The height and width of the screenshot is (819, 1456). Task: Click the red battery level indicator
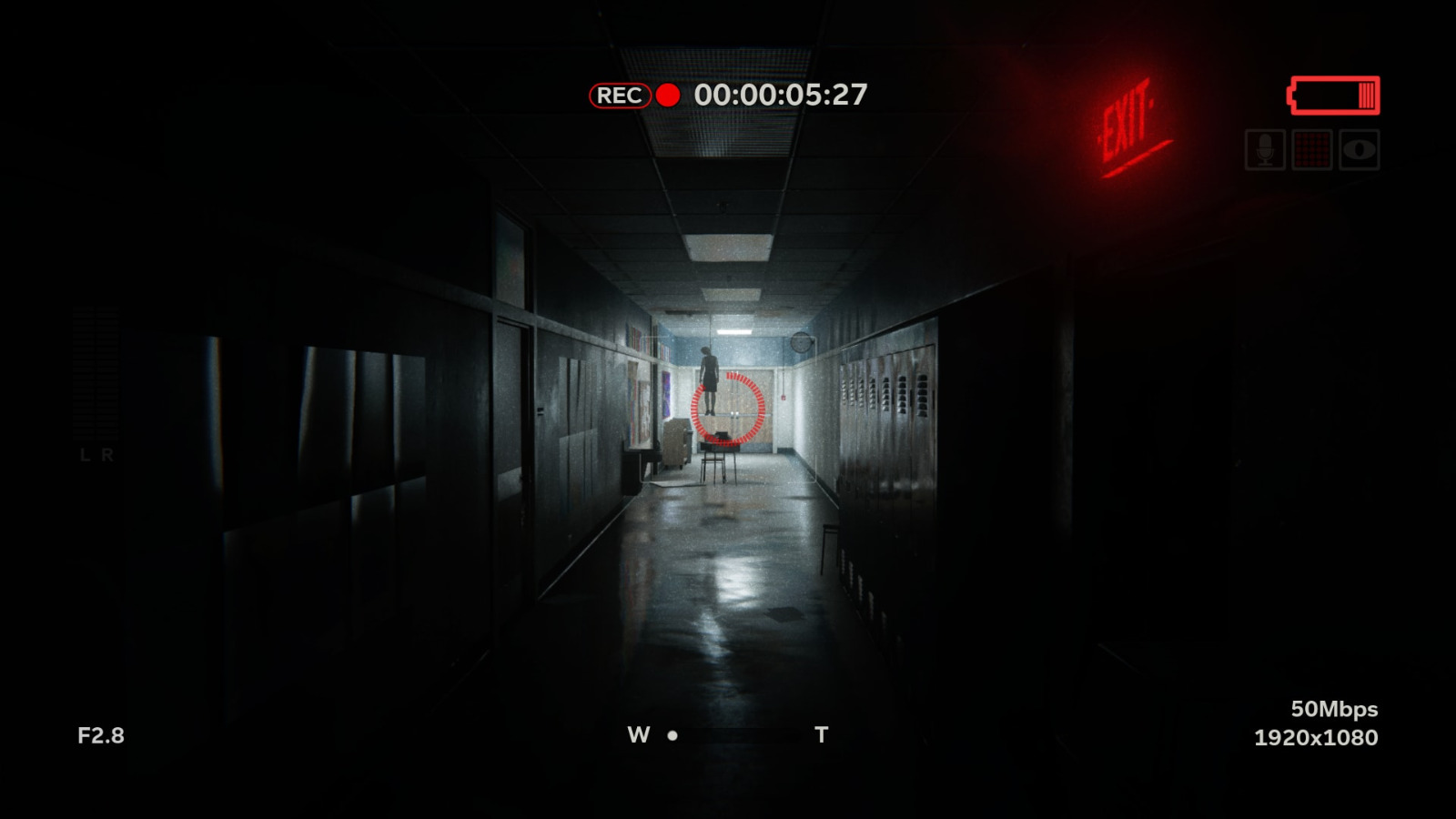(1333, 95)
